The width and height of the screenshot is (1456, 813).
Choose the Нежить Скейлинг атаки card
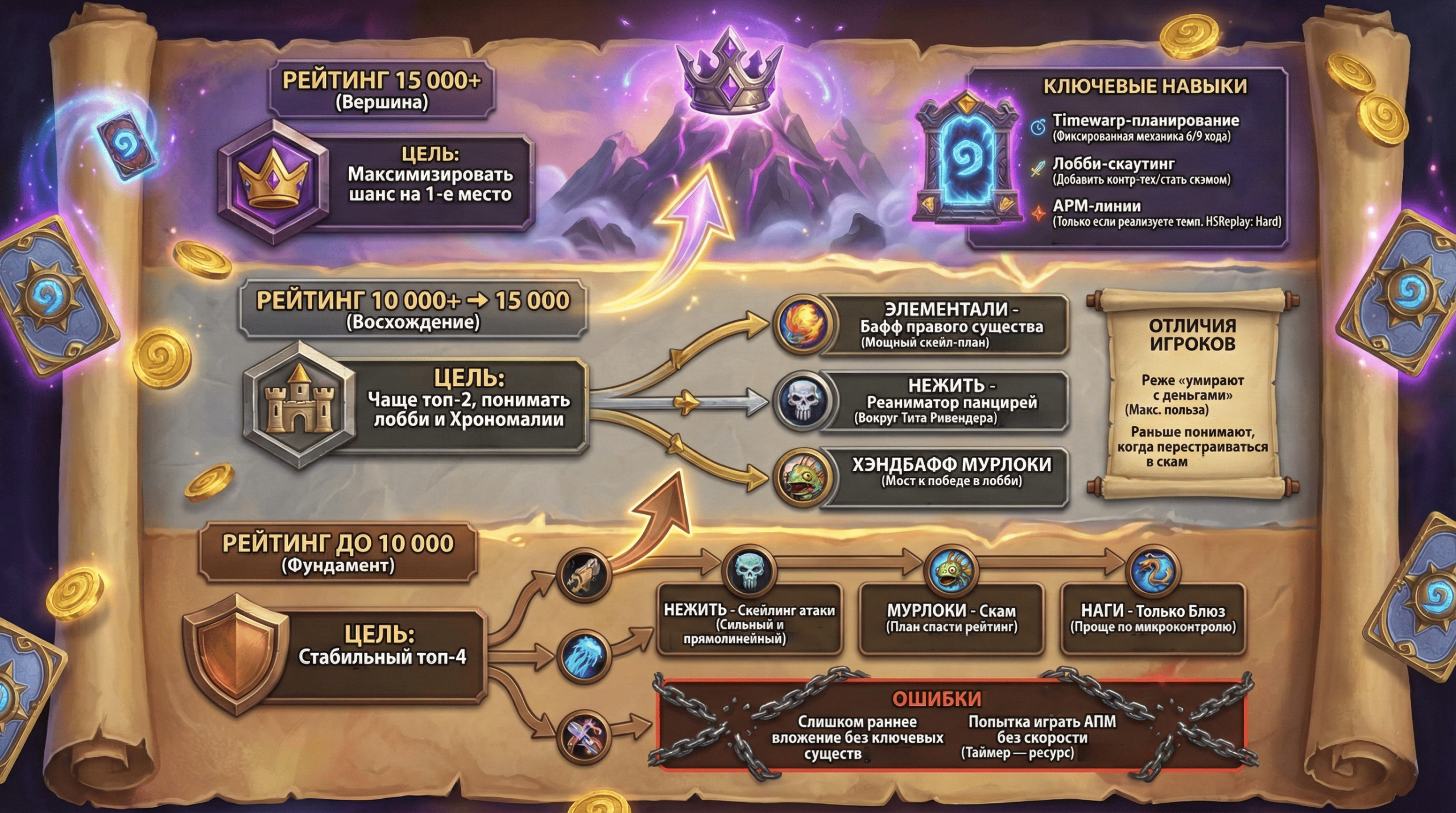[x=748, y=622]
